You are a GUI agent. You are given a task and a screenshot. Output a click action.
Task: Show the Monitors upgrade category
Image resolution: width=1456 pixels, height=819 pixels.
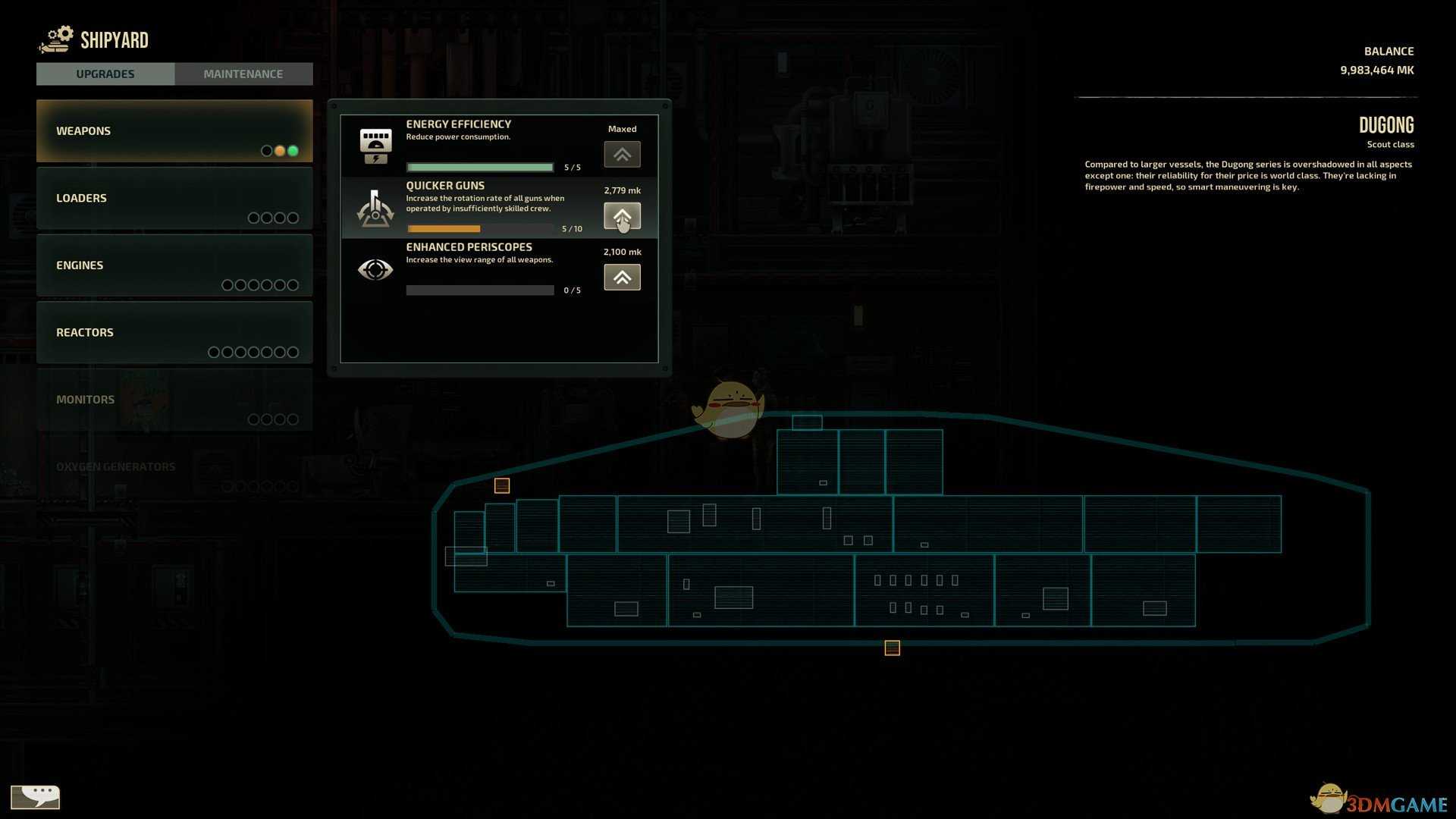pos(174,400)
